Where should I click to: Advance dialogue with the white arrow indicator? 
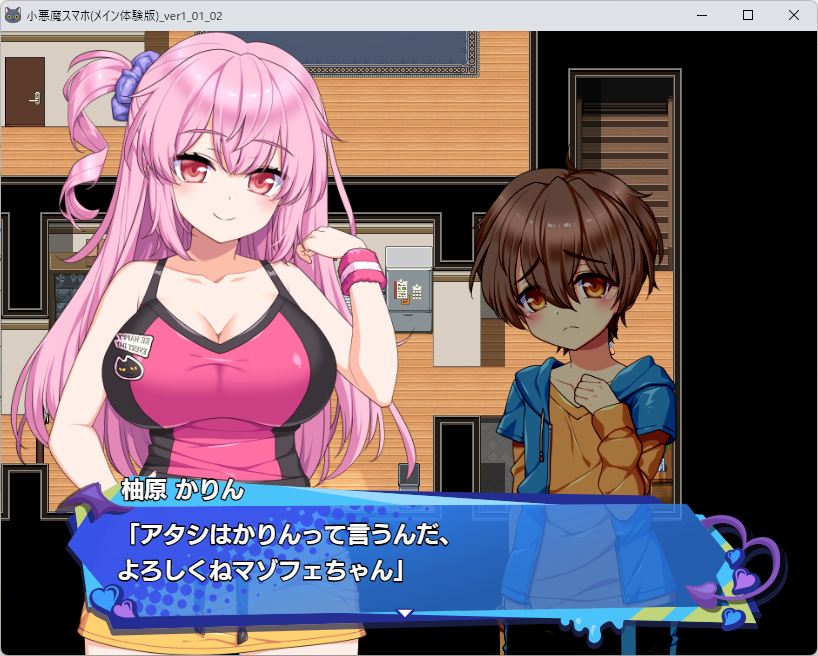pos(405,612)
